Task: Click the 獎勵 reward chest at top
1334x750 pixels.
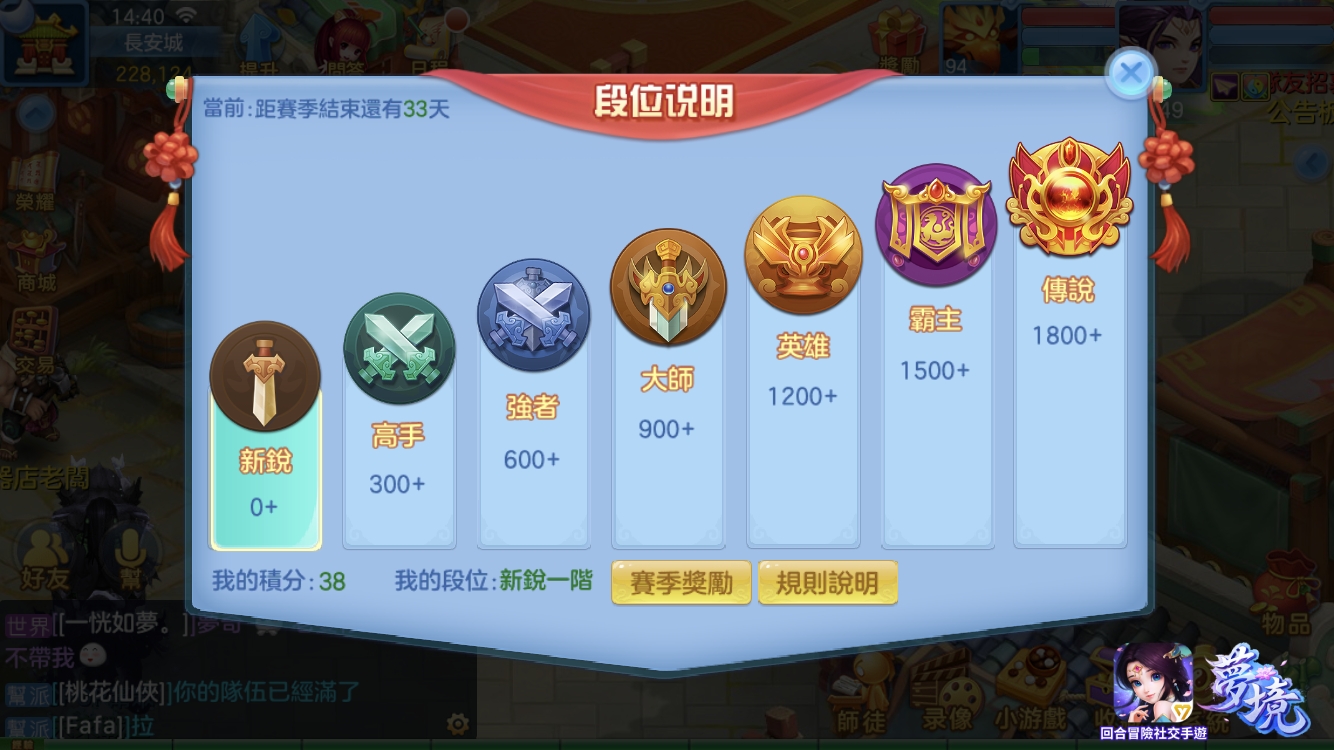Action: click(x=900, y=35)
